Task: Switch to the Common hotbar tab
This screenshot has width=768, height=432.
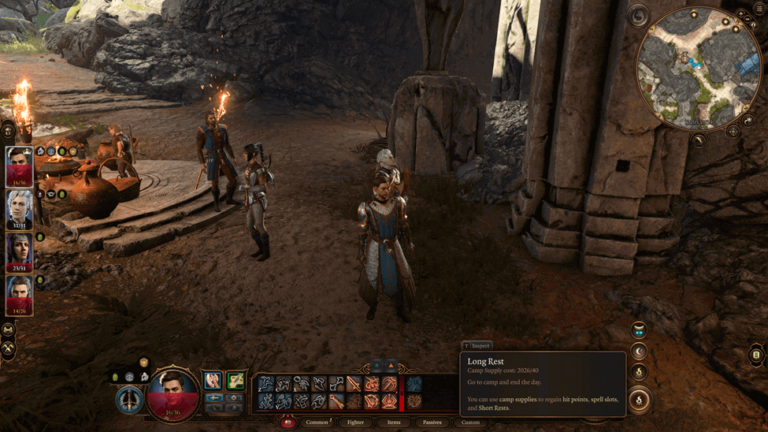Action: [x=317, y=422]
